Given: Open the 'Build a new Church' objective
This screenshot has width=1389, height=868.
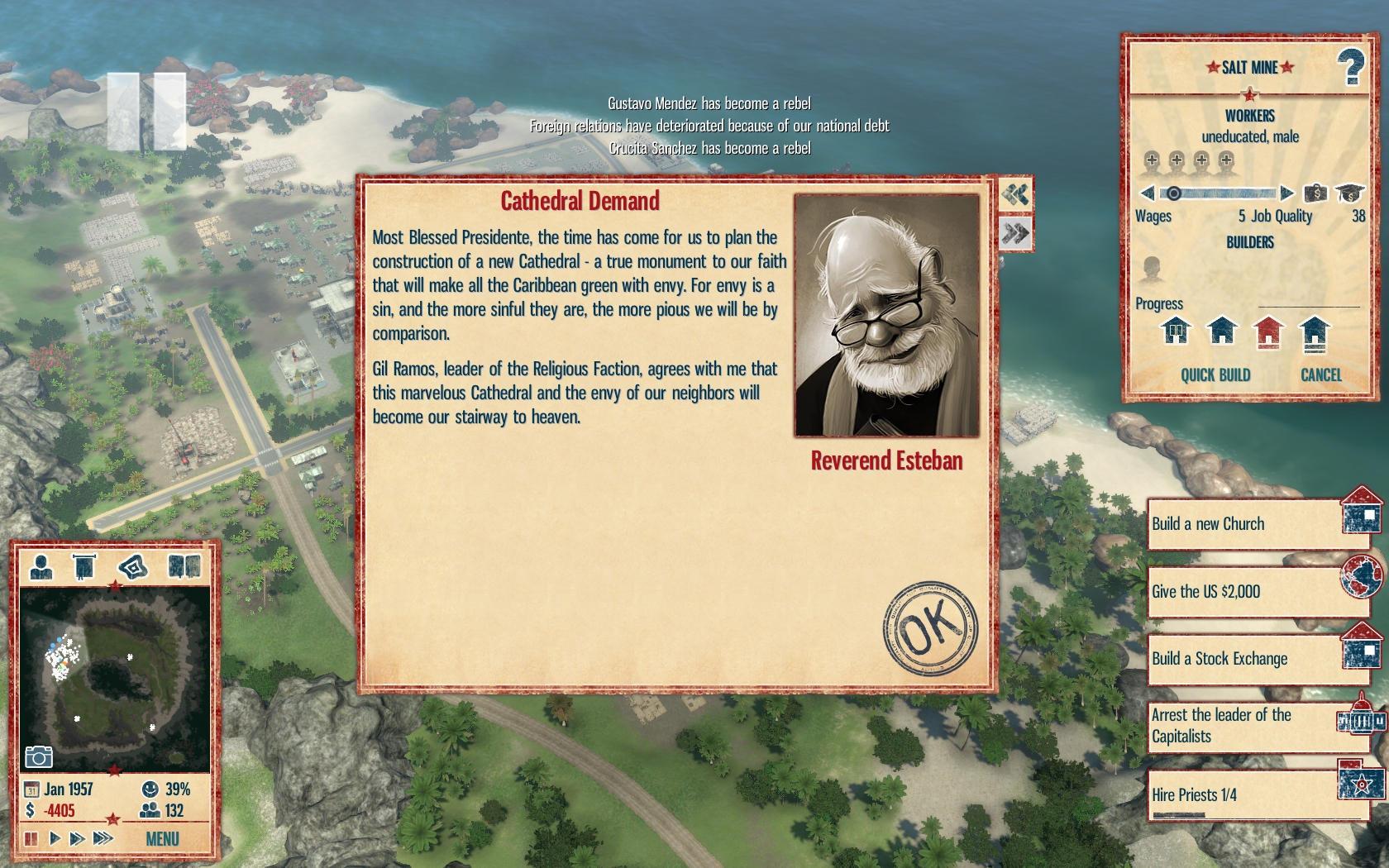Looking at the screenshot, I should [x=1244, y=524].
